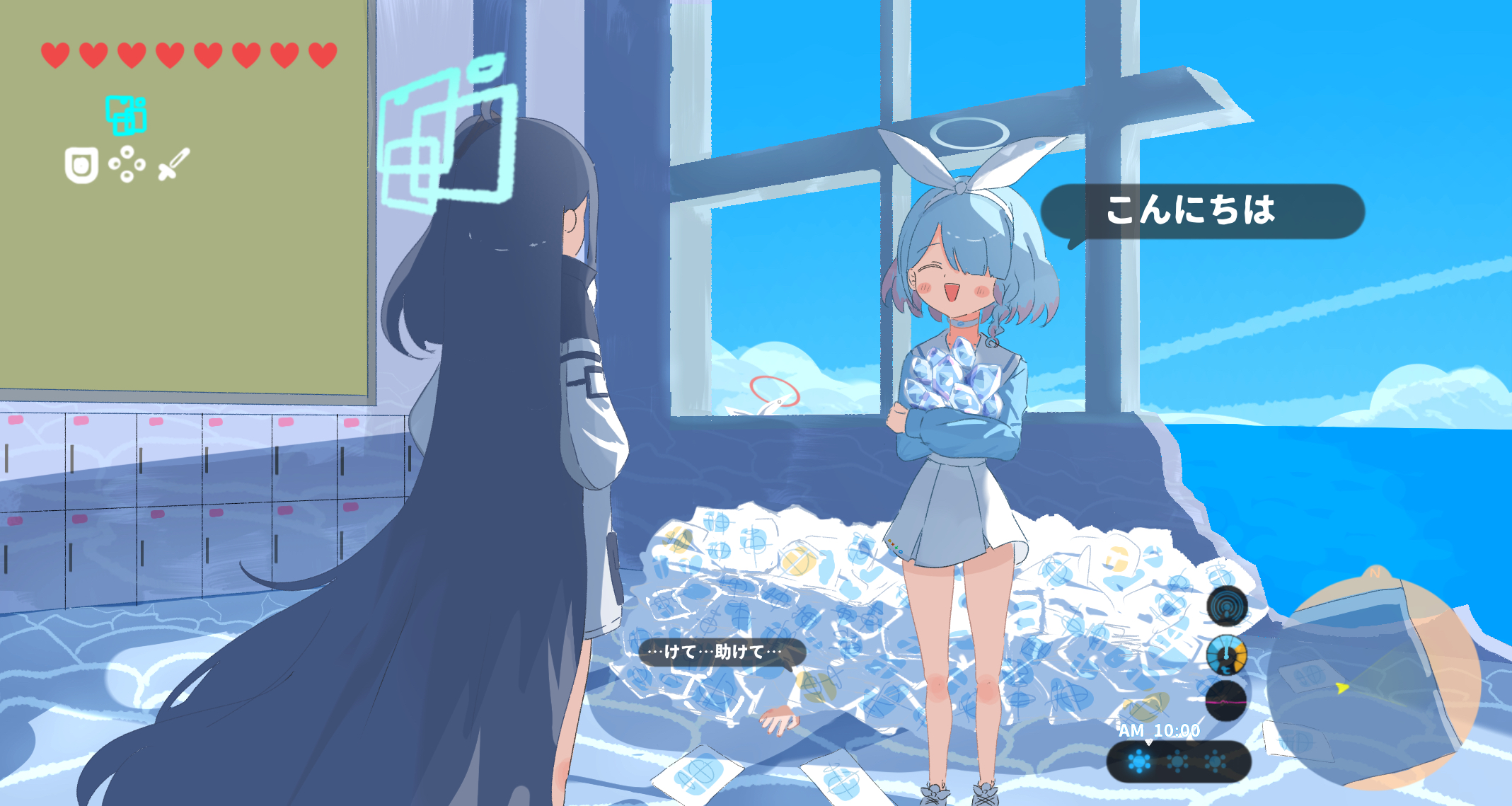Click the radar sensor icon

[1227, 606]
